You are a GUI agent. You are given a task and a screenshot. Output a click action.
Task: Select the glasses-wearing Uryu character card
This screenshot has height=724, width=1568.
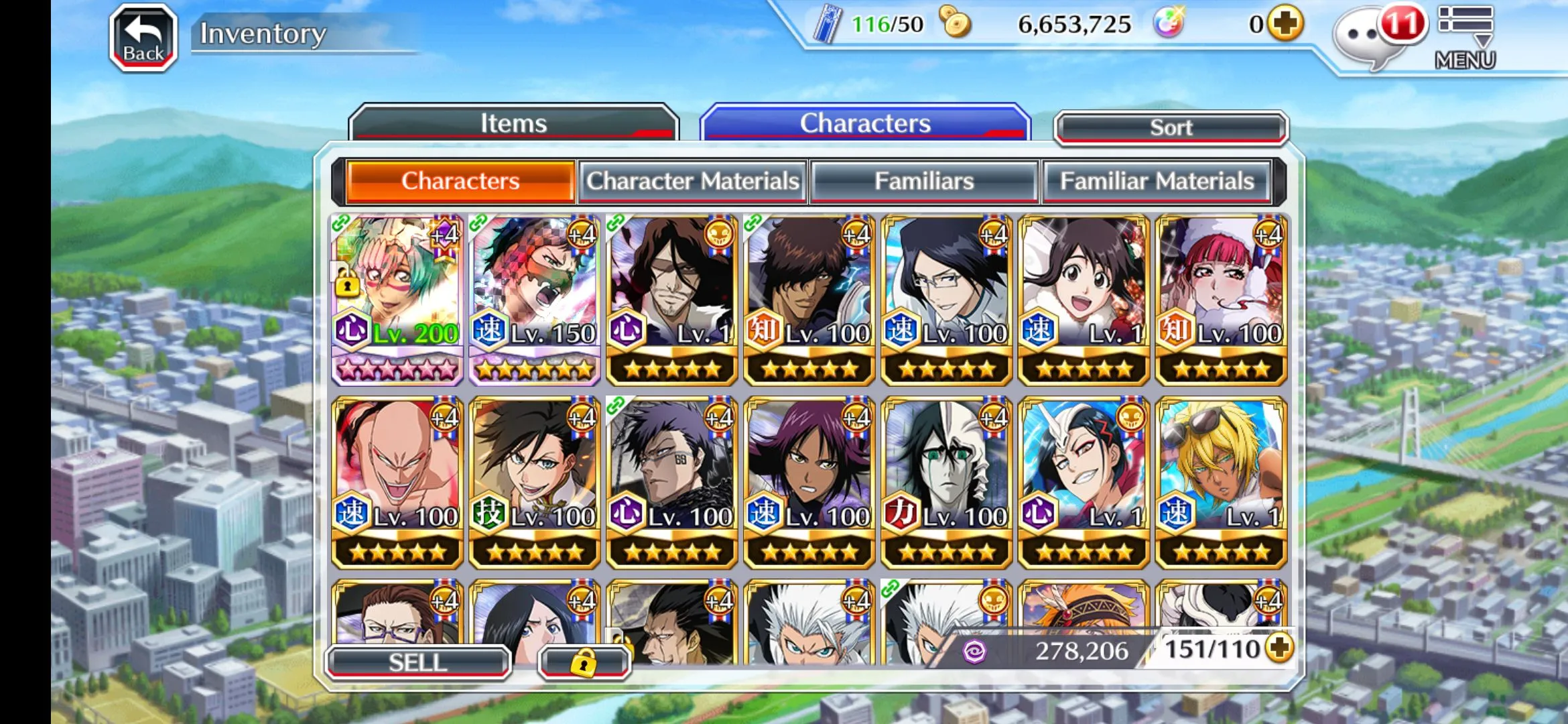point(946,300)
